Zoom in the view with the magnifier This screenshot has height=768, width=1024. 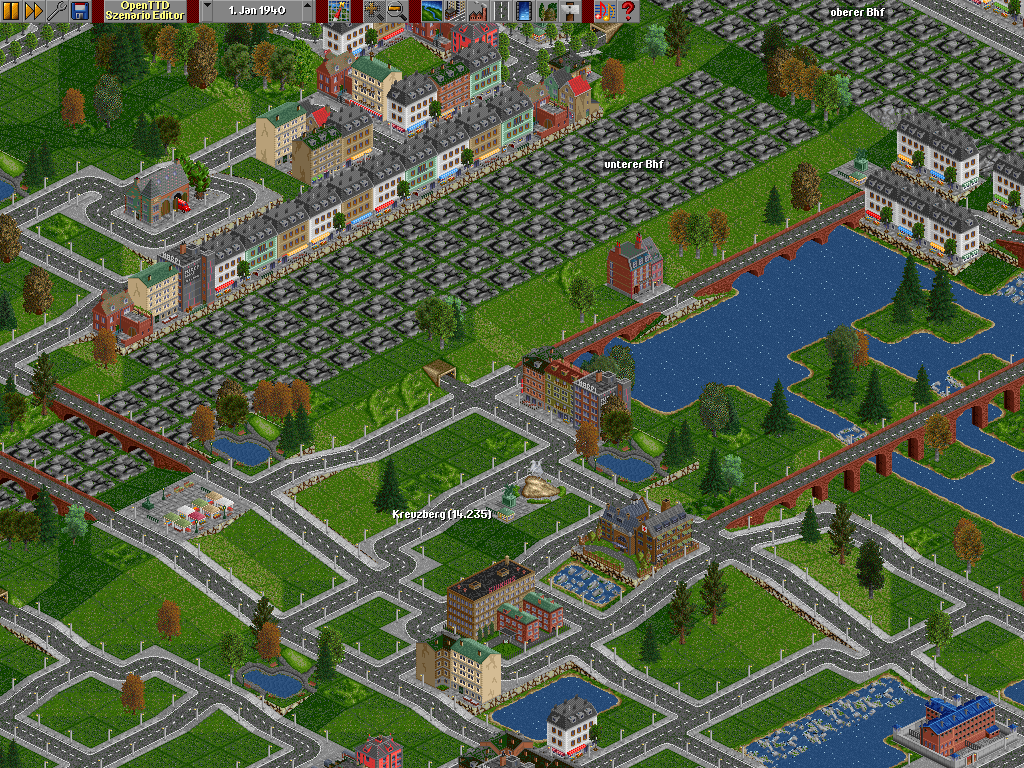pyautogui.click(x=374, y=11)
